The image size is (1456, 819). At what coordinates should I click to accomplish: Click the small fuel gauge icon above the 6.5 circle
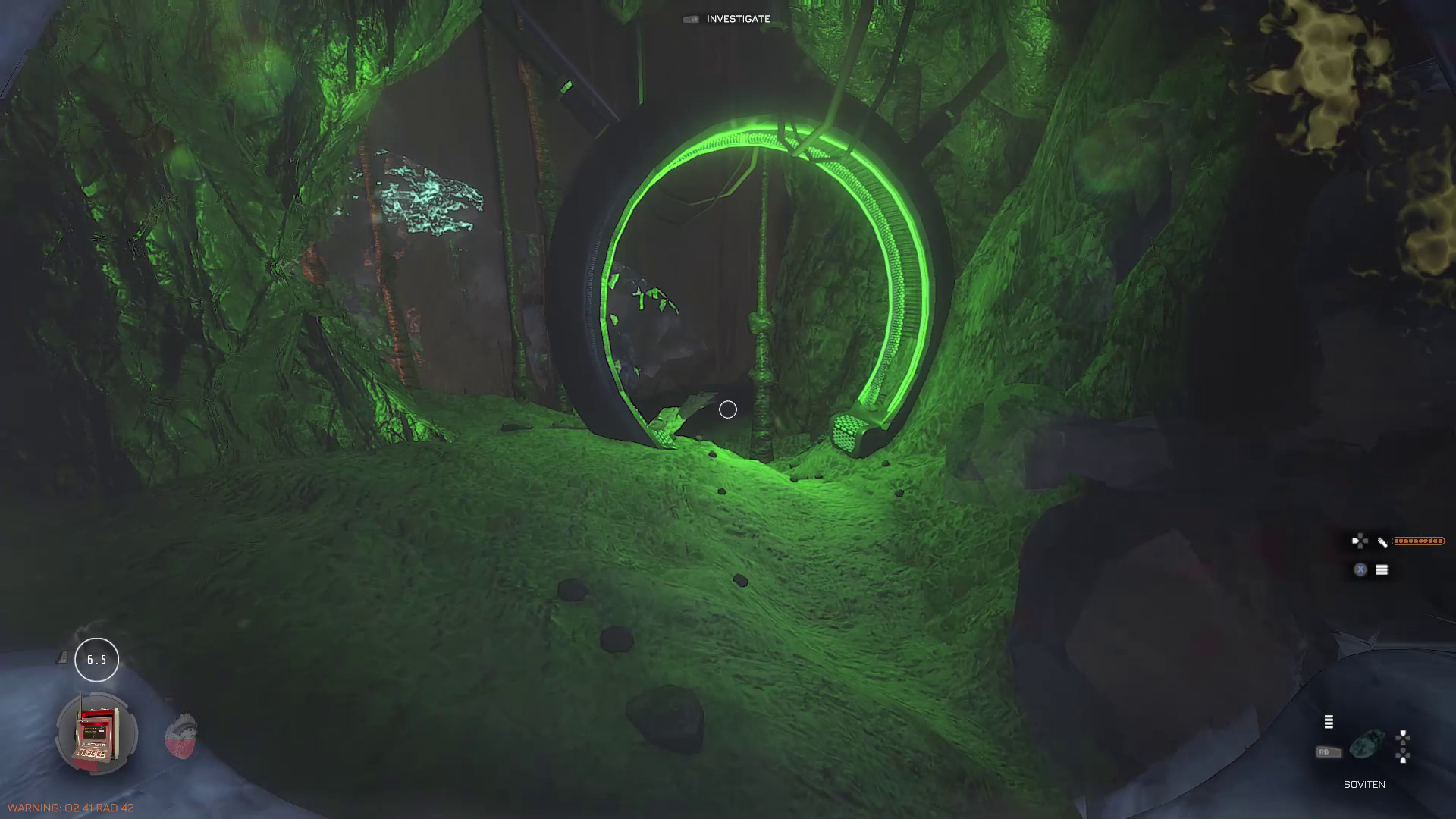[x=61, y=657]
